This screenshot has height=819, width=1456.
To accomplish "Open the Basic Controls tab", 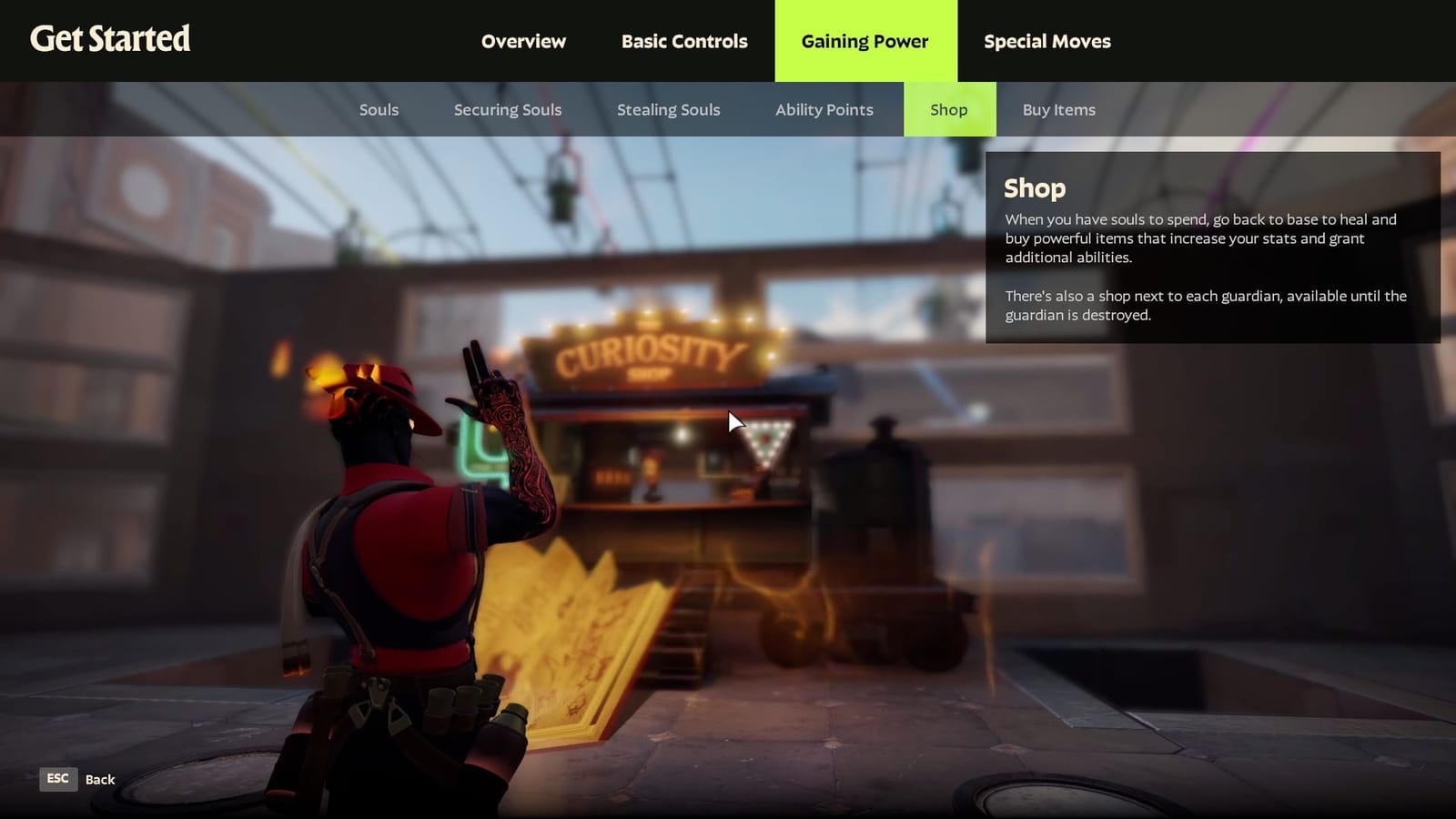I will click(683, 41).
